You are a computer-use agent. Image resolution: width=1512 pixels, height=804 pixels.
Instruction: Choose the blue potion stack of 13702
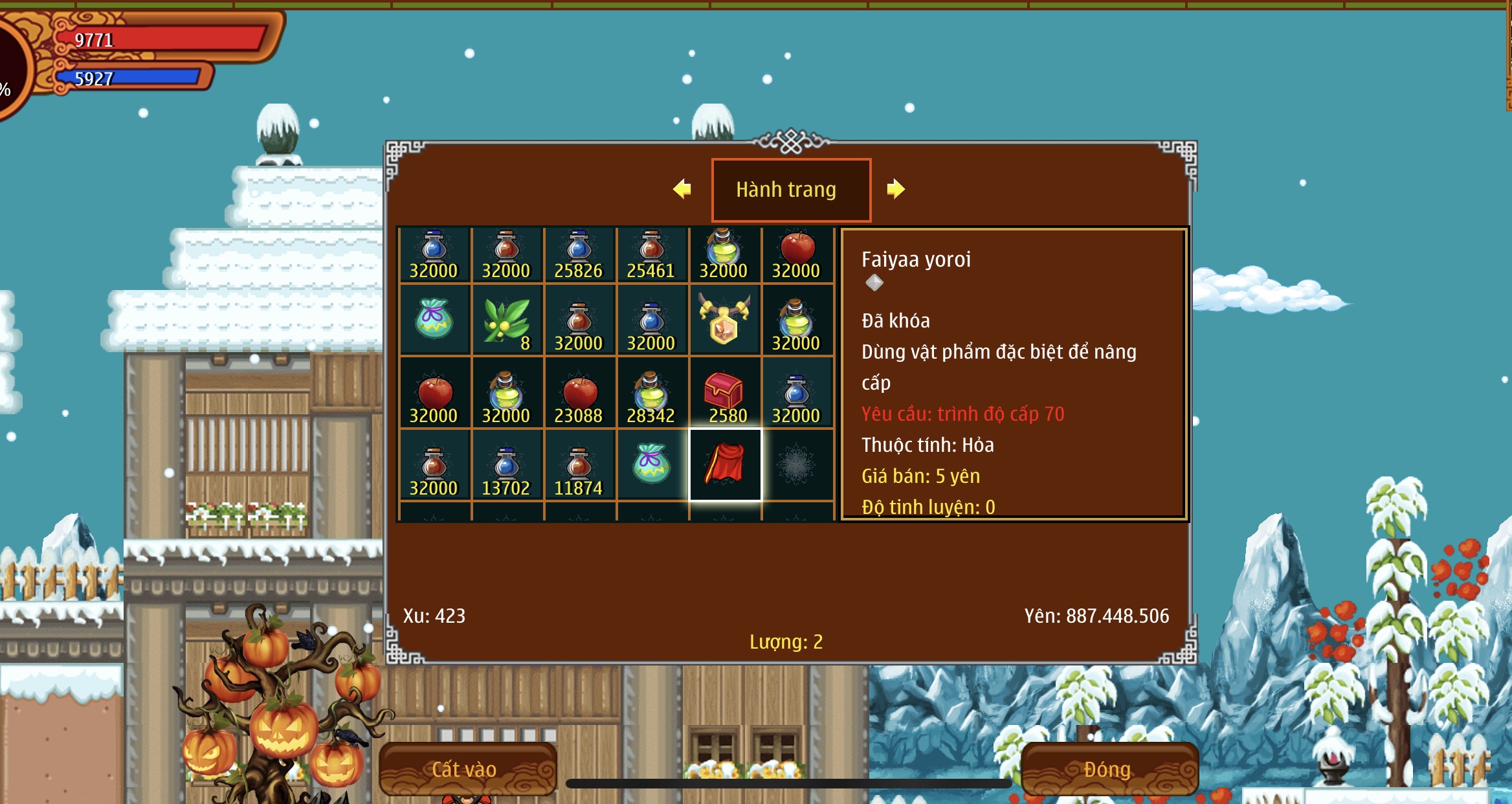506,465
